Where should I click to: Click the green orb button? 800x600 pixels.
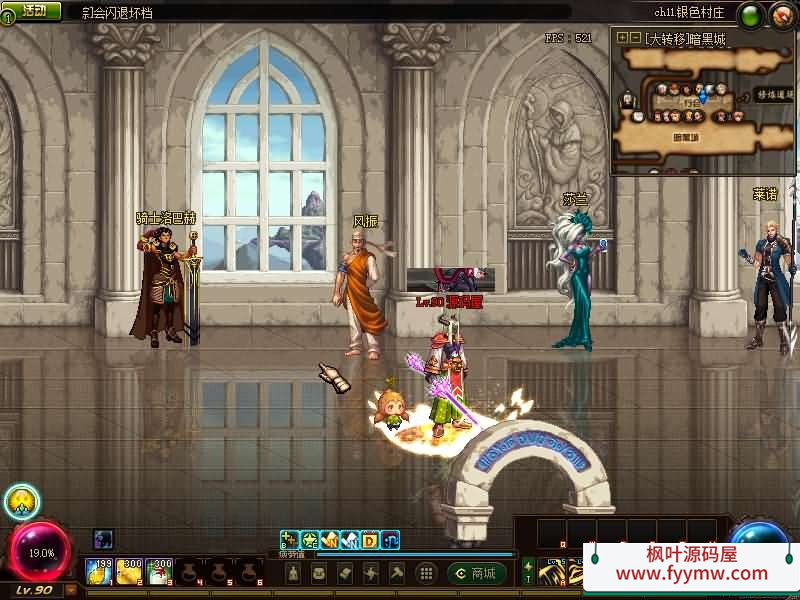(751, 15)
